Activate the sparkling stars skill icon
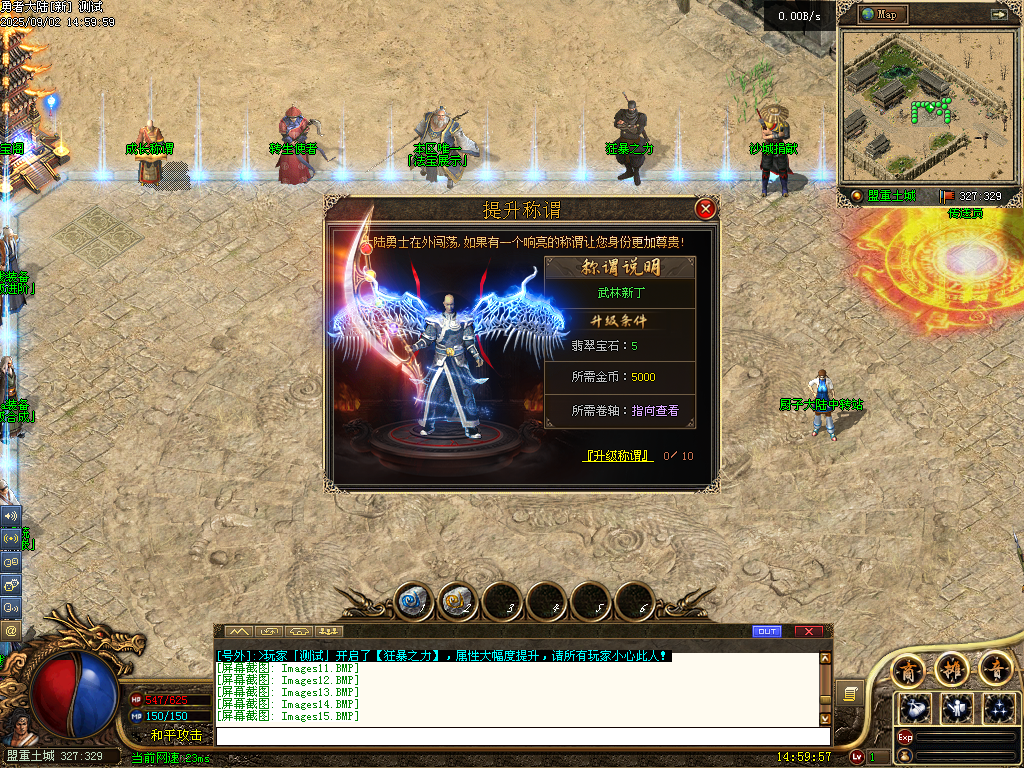This screenshot has height=768, width=1024. (998, 708)
